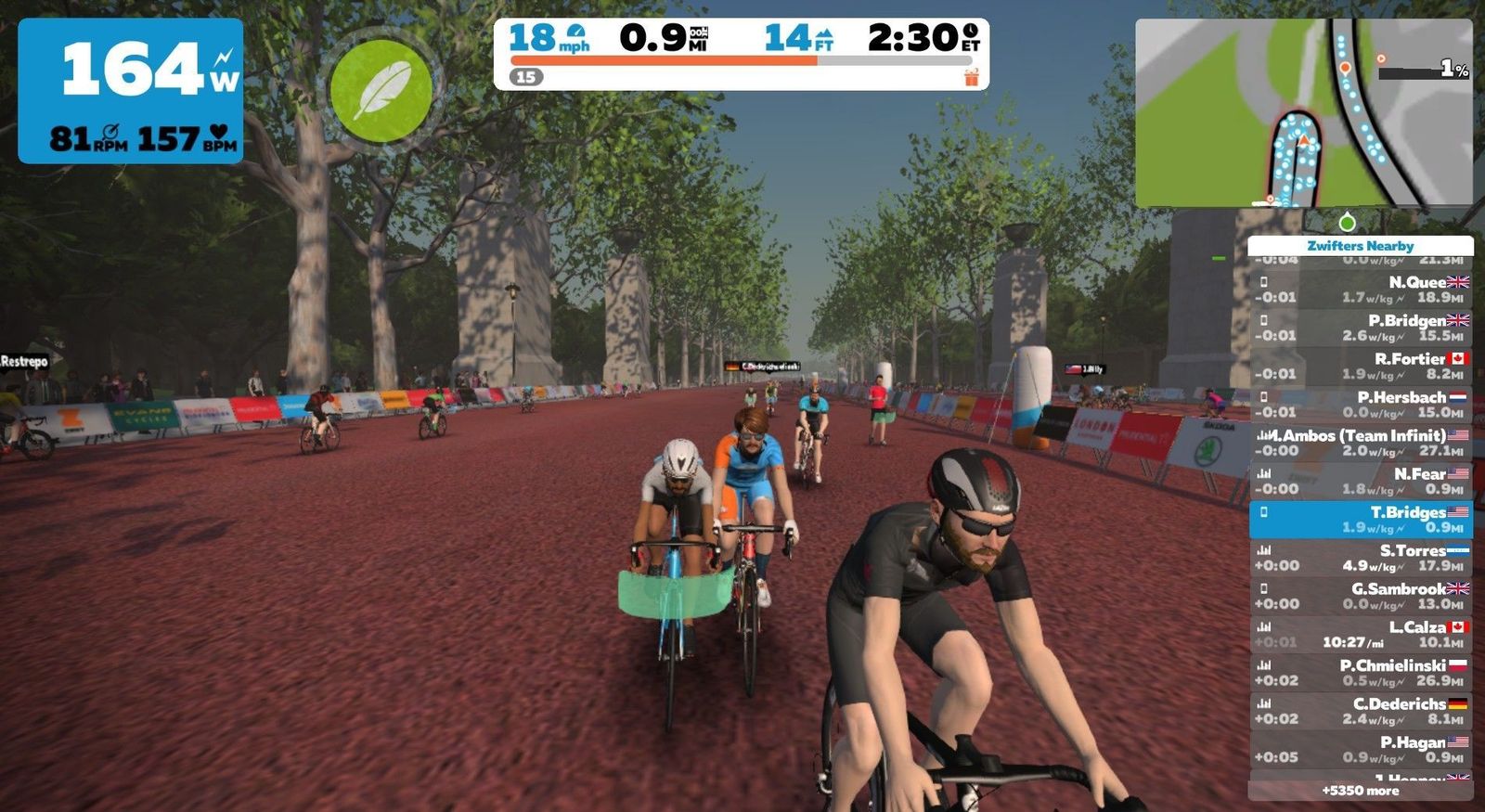Viewport: 1485px width, 812px height.
Task: Open the 164 W power panel
Action: pyautogui.click(x=131, y=91)
